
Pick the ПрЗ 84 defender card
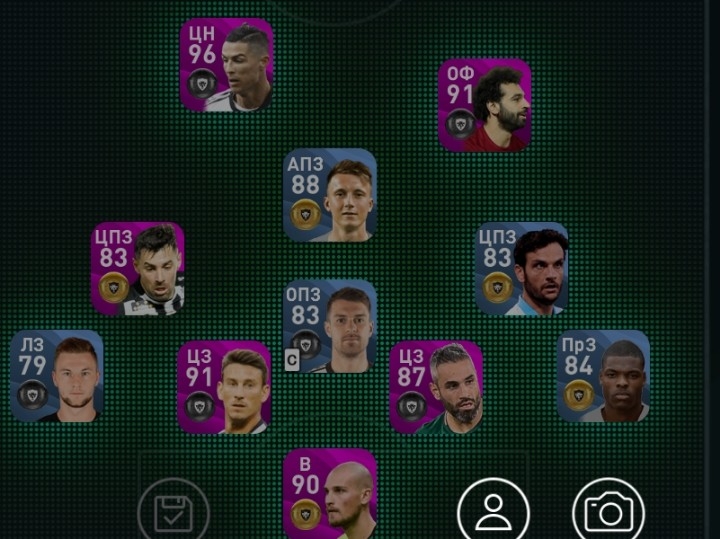pos(603,376)
